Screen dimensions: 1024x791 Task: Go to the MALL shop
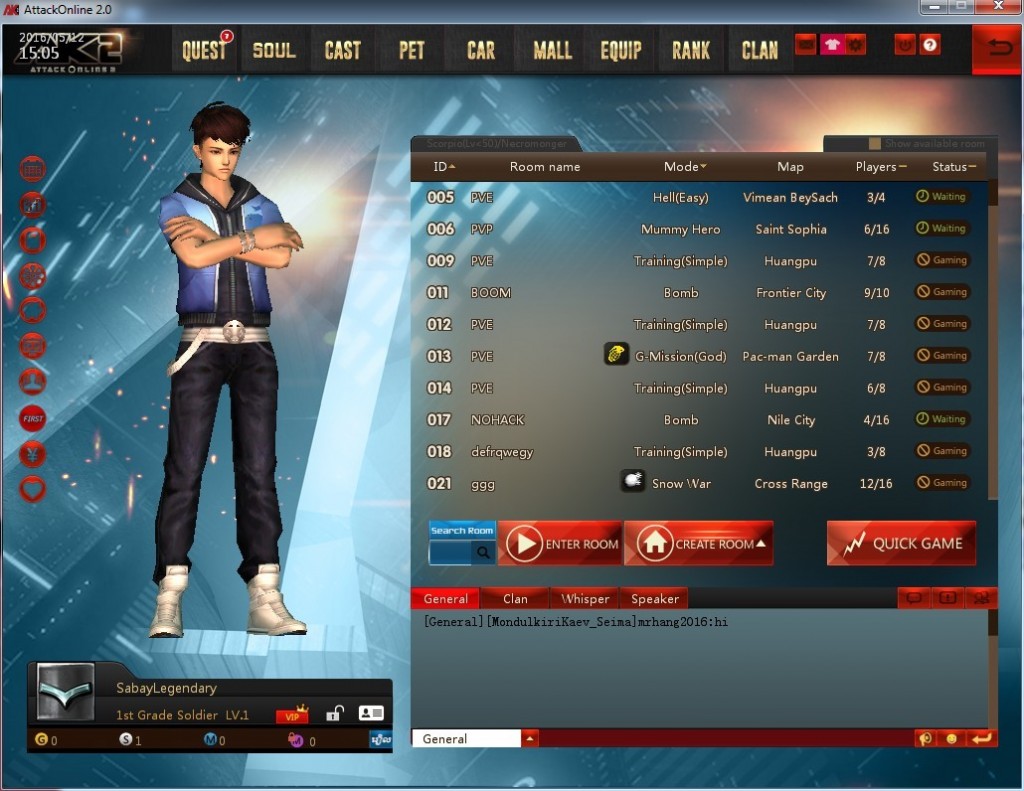coord(552,50)
